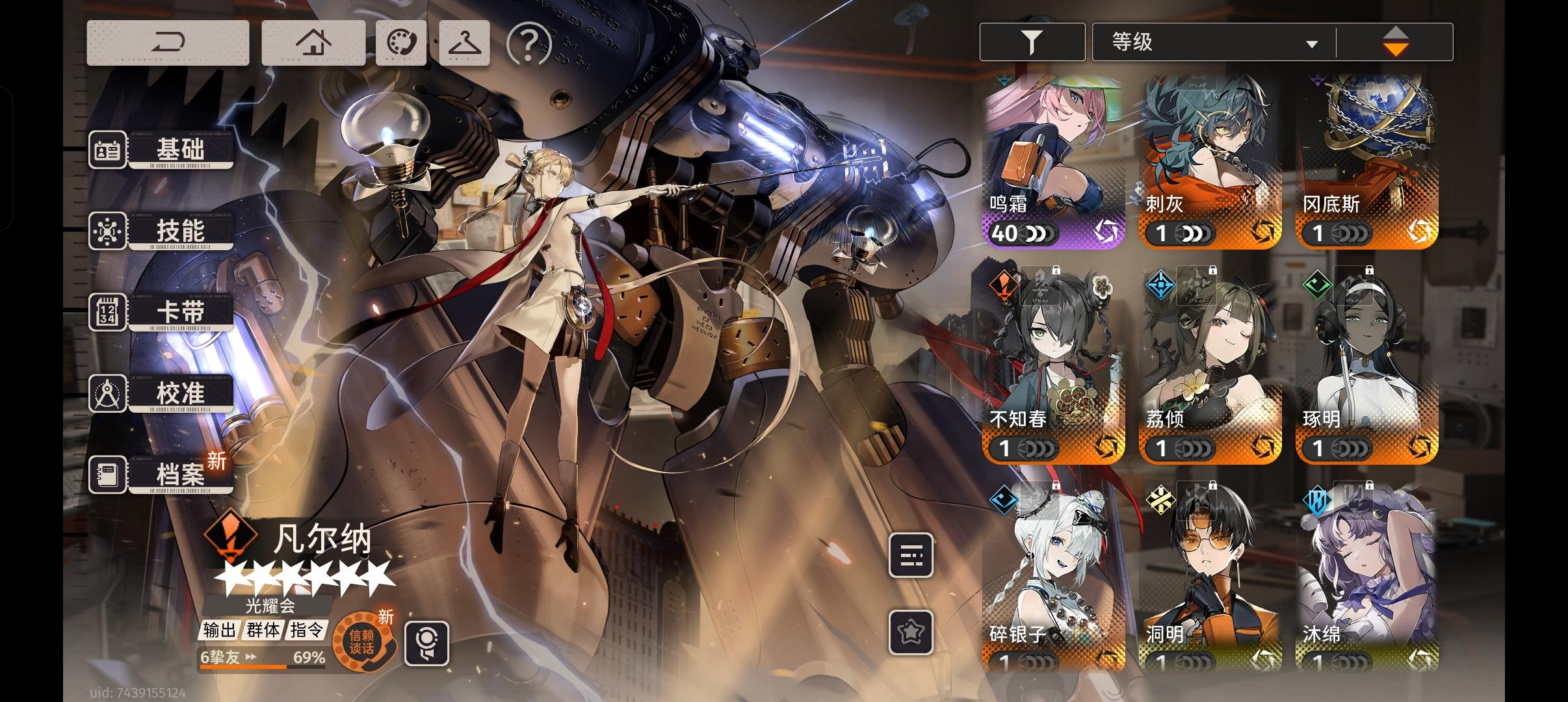1568x702 pixels.
Task: Select character card 荔倾
Action: pos(1210,367)
